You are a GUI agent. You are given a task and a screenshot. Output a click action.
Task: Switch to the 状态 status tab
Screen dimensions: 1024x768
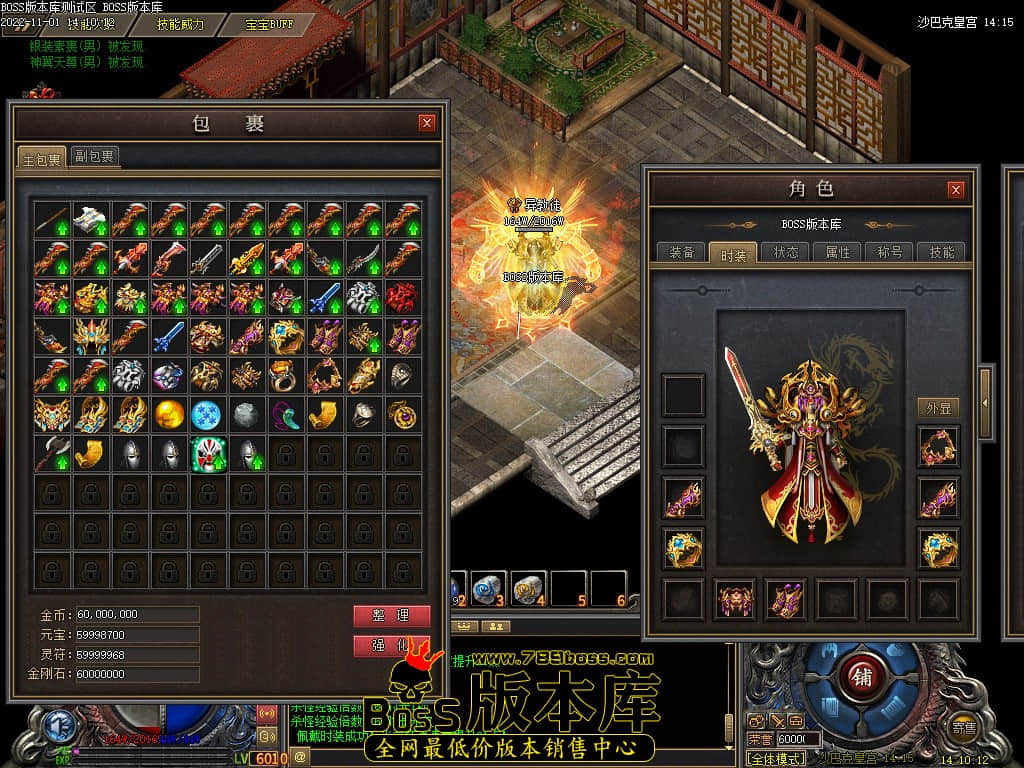tap(785, 253)
